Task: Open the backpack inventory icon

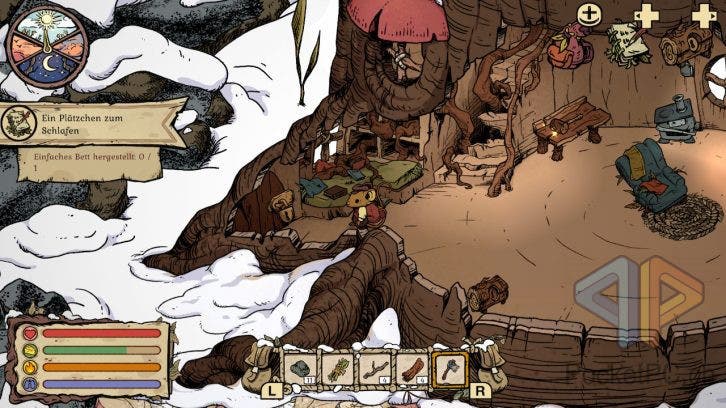Action: [570, 47]
